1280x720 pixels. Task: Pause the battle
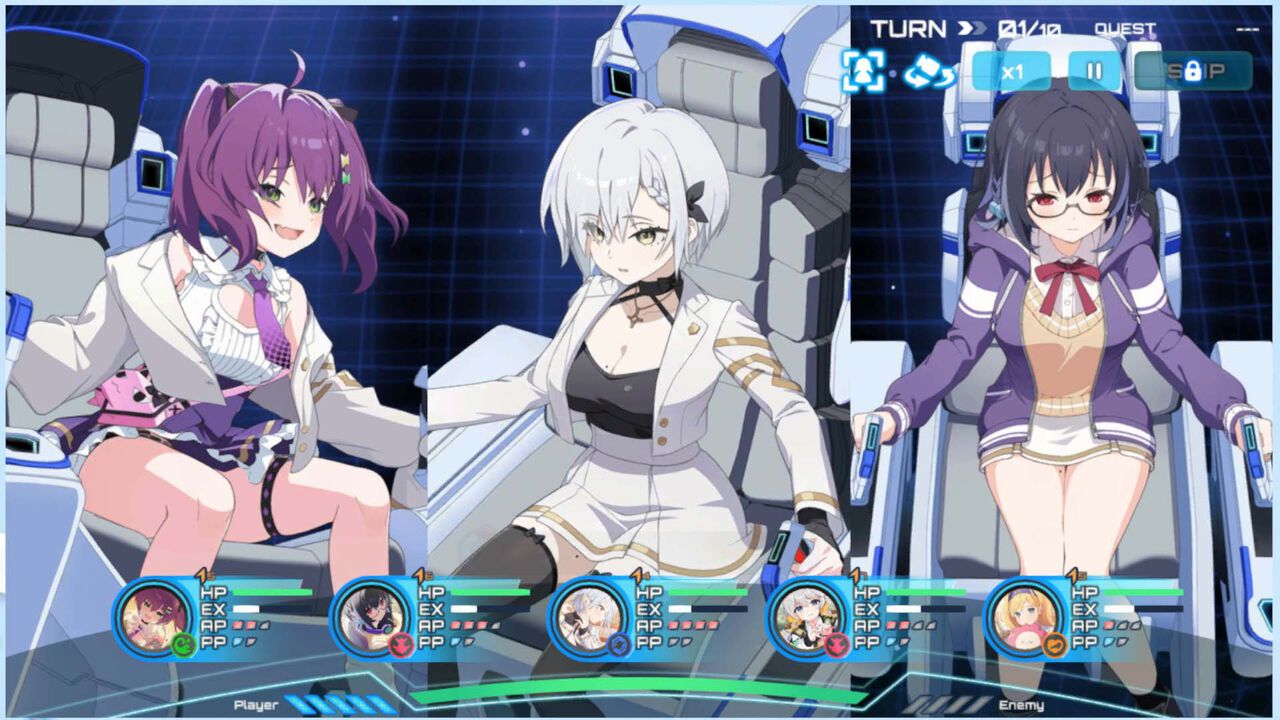pyautogui.click(x=1094, y=71)
